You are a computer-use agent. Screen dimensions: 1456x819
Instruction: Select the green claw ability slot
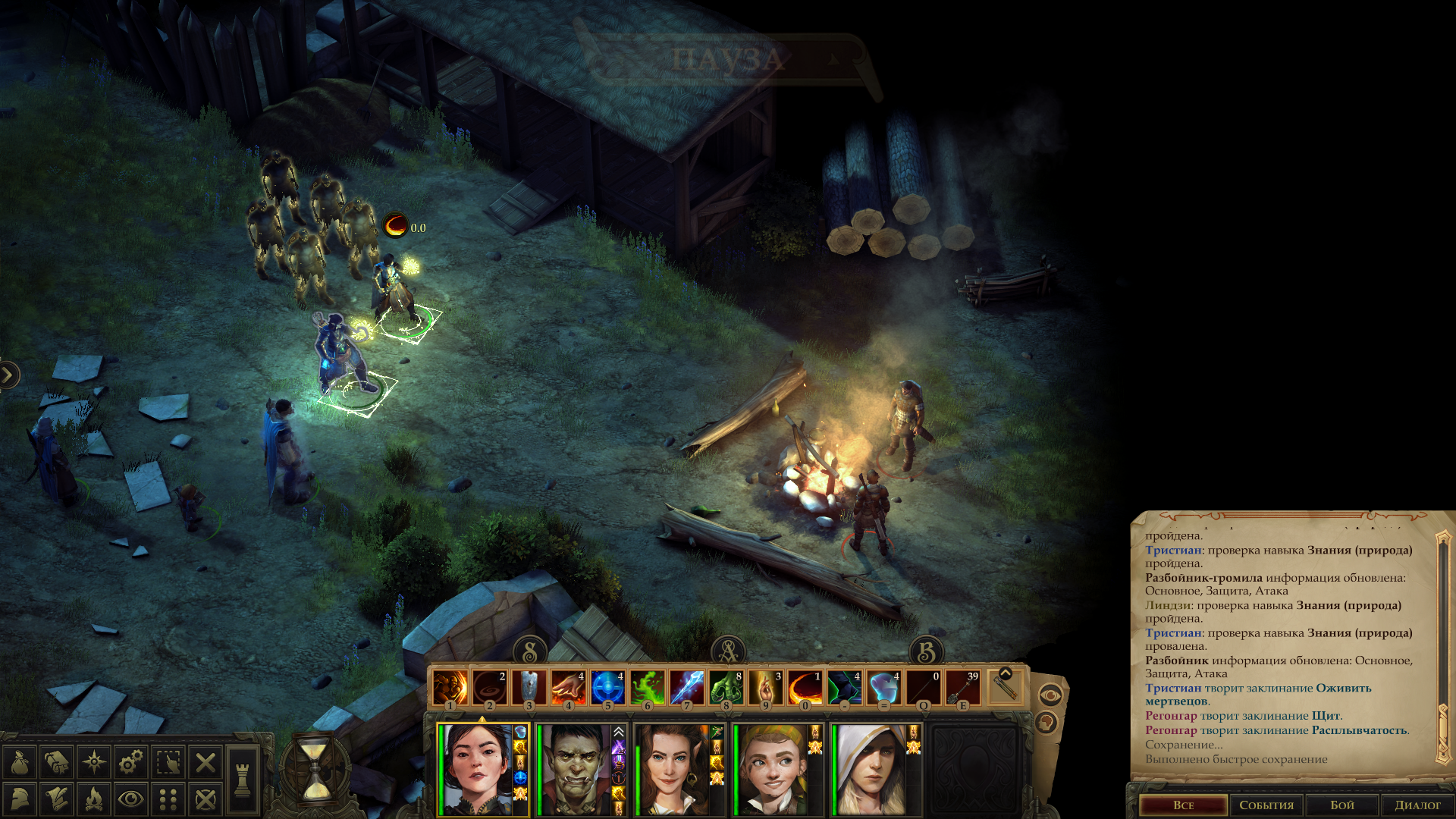pyautogui.click(x=726, y=688)
